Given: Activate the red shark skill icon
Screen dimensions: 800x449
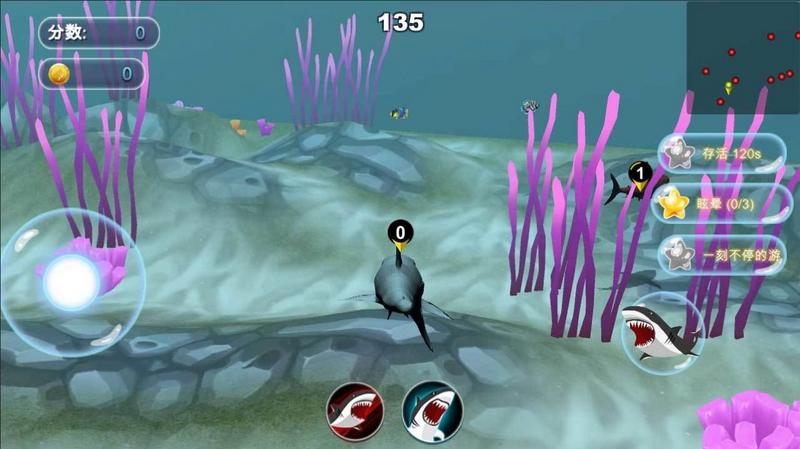Looking at the screenshot, I should click(354, 409).
